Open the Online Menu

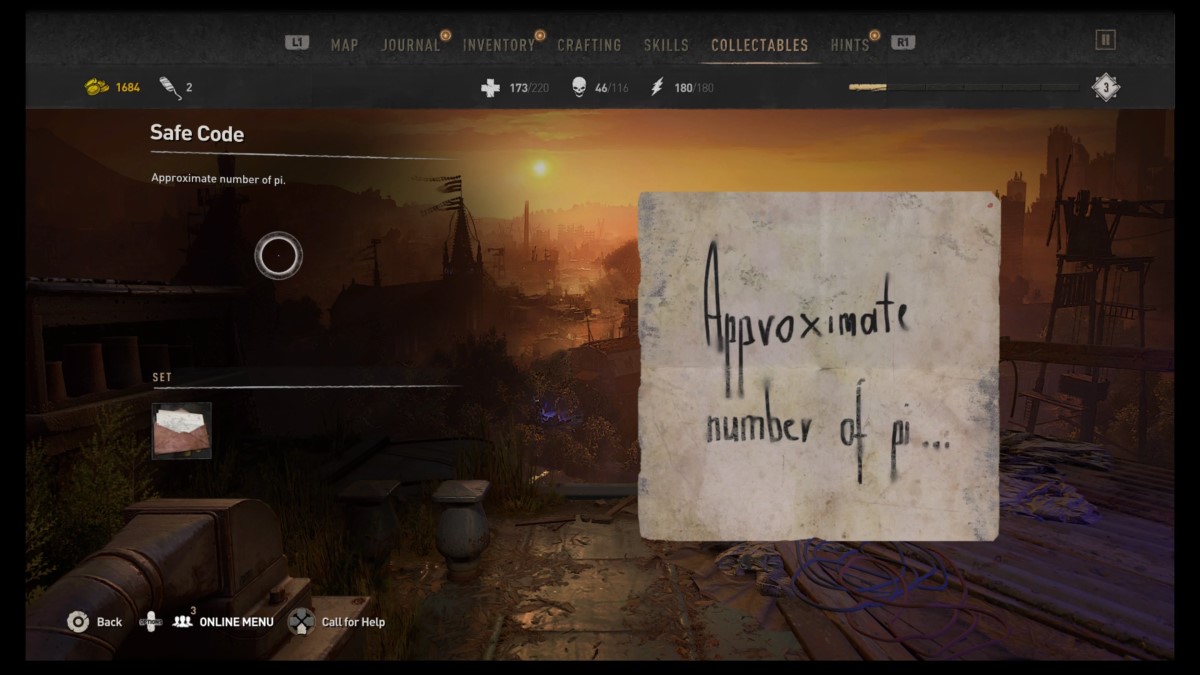tap(235, 622)
